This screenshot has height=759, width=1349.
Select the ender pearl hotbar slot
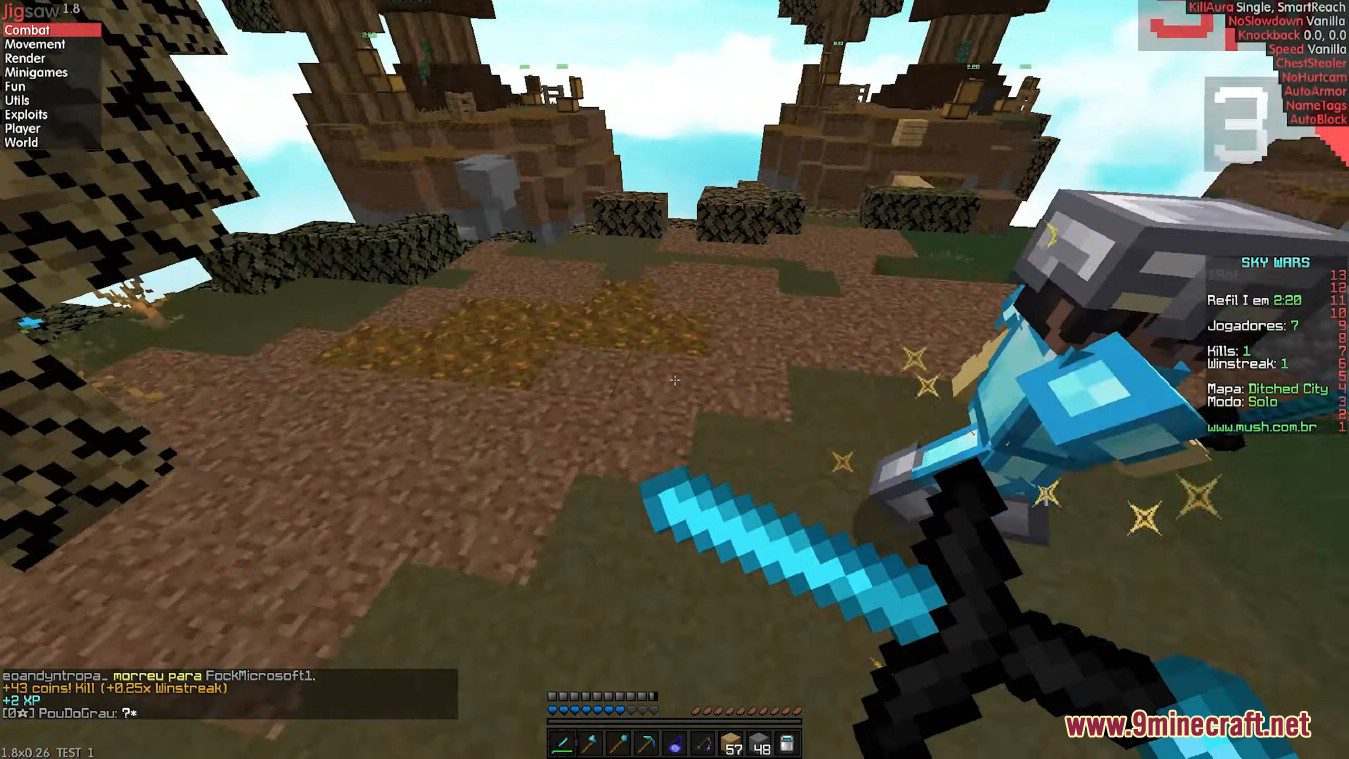[674, 742]
